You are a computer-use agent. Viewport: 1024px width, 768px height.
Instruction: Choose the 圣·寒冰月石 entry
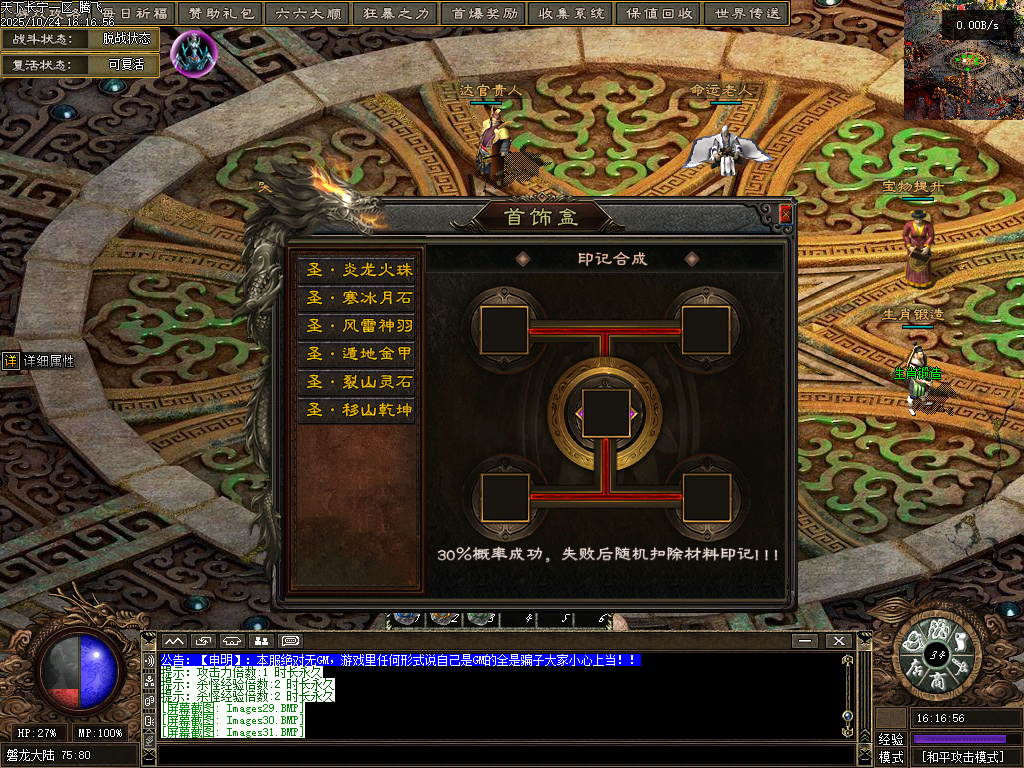pos(357,298)
